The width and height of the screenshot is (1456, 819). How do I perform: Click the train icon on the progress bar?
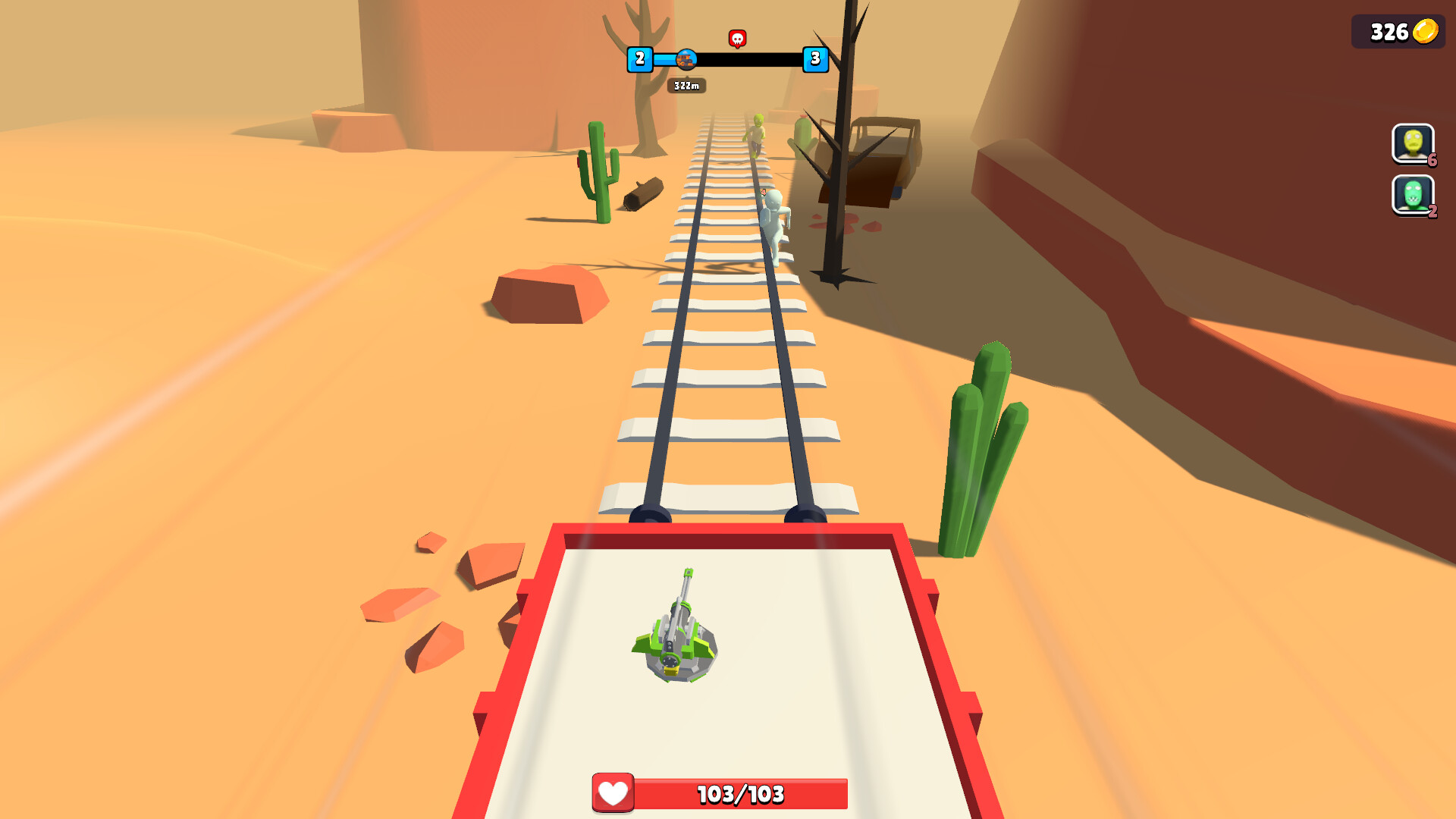pos(686,59)
